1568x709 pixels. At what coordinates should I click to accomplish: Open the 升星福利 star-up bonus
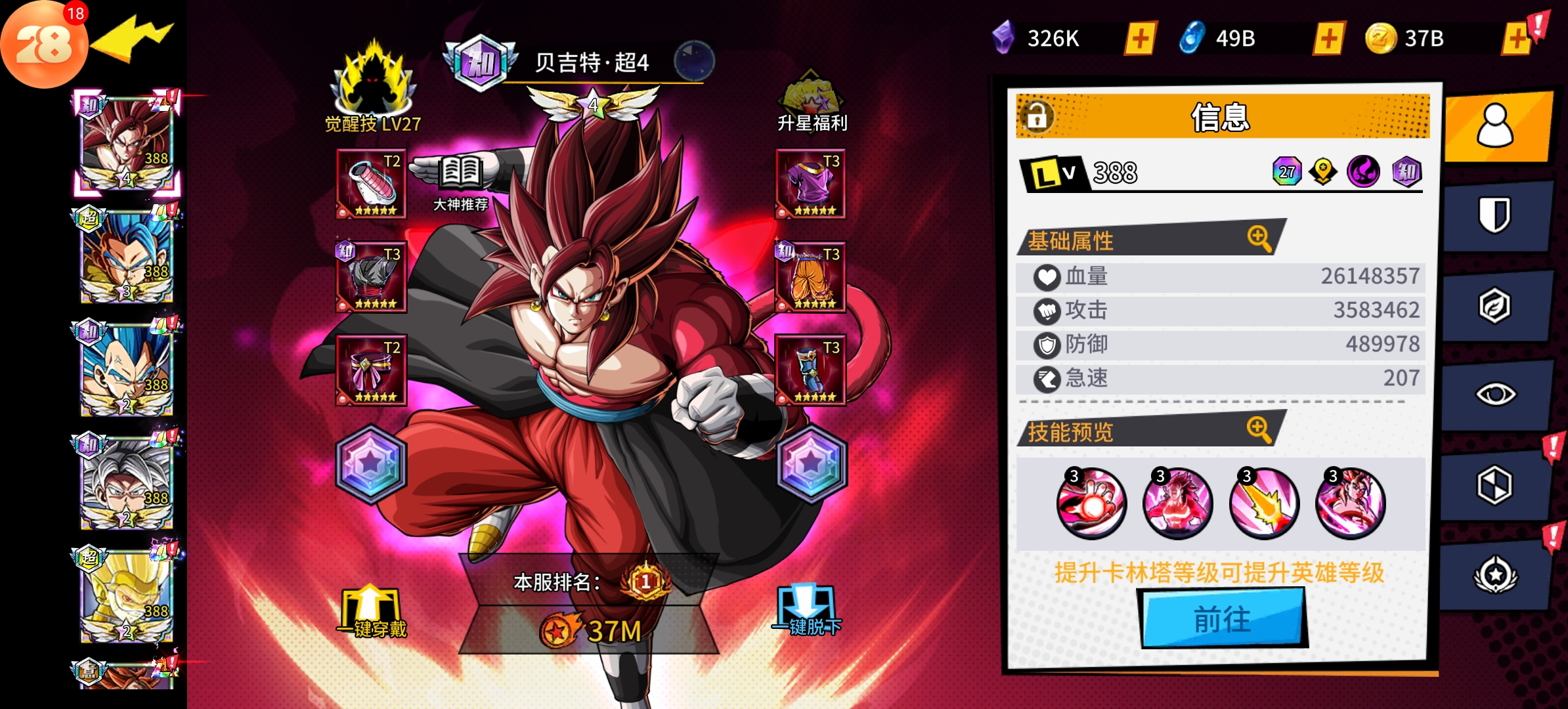pyautogui.click(x=812, y=102)
